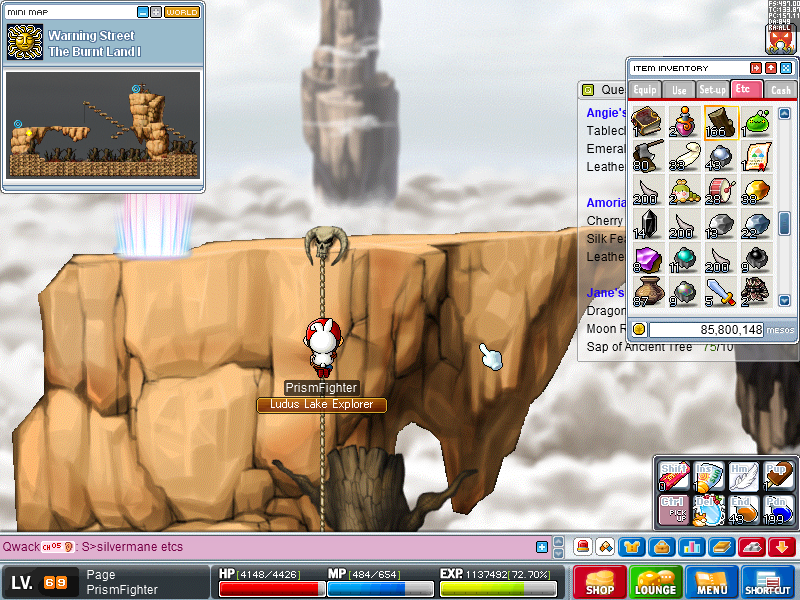This screenshot has height=600, width=800.
Task: Click the mesos coin button
Action: point(639,329)
